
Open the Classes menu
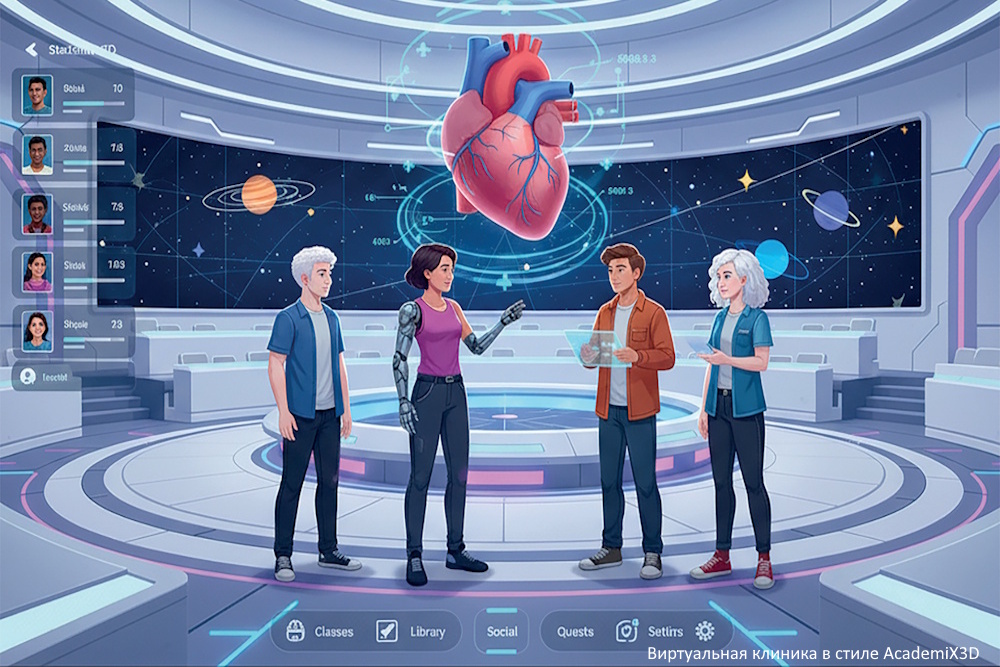320,632
